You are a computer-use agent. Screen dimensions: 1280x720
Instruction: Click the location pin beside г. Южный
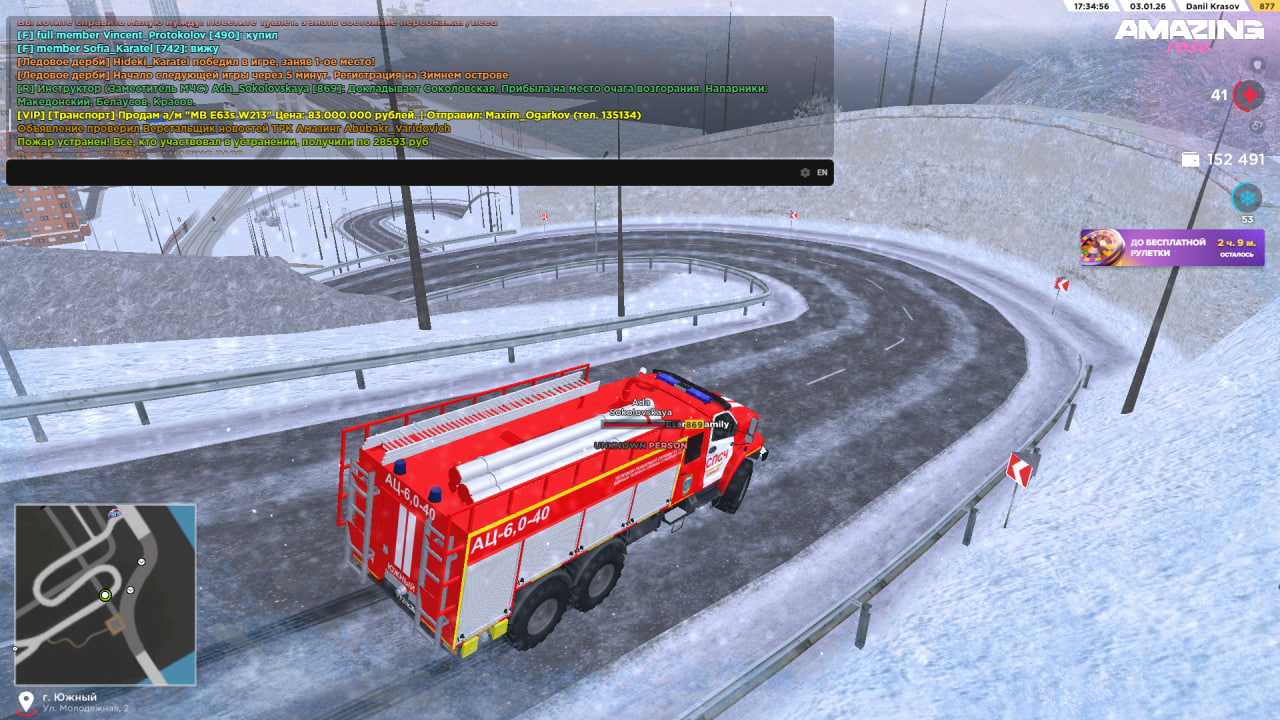pyautogui.click(x=27, y=701)
